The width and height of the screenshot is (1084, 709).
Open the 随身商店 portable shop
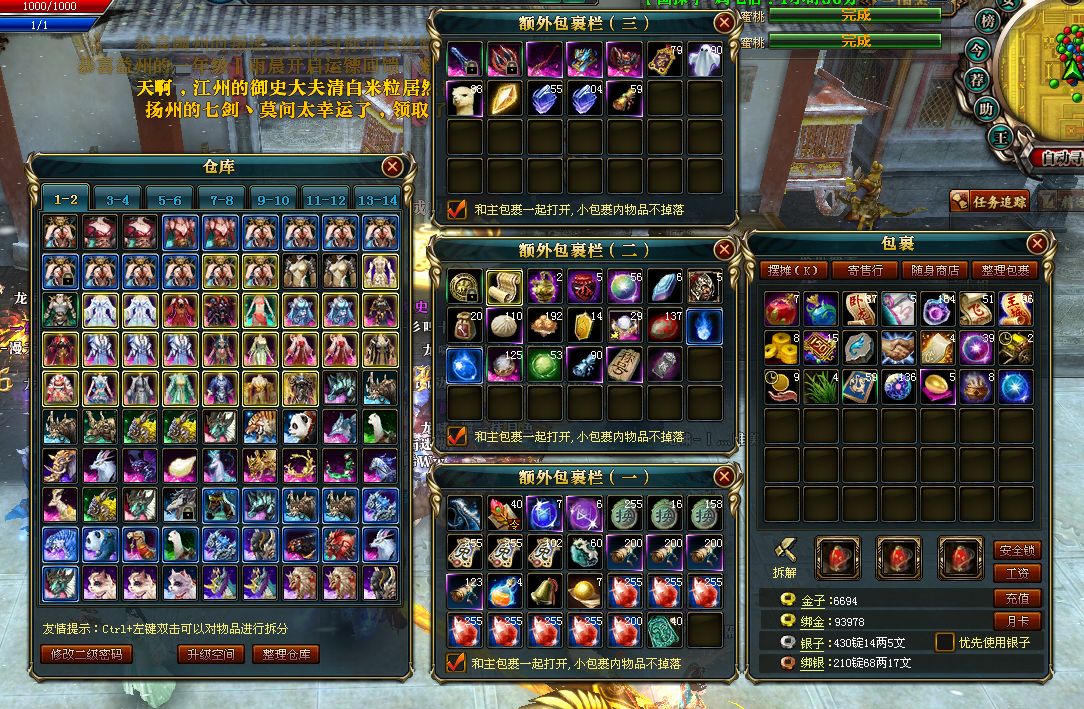click(935, 270)
